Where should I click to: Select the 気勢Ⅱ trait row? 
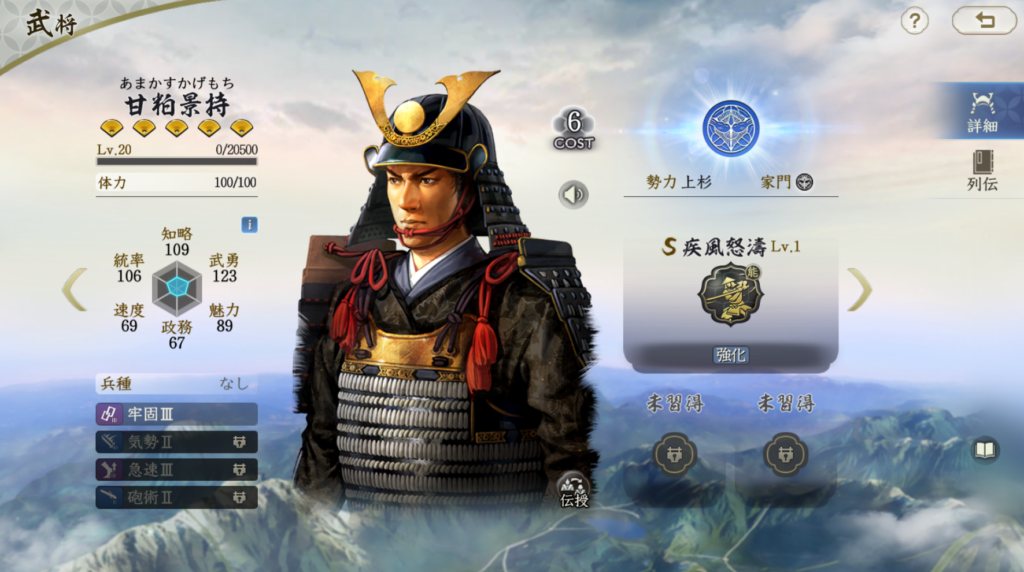177,442
